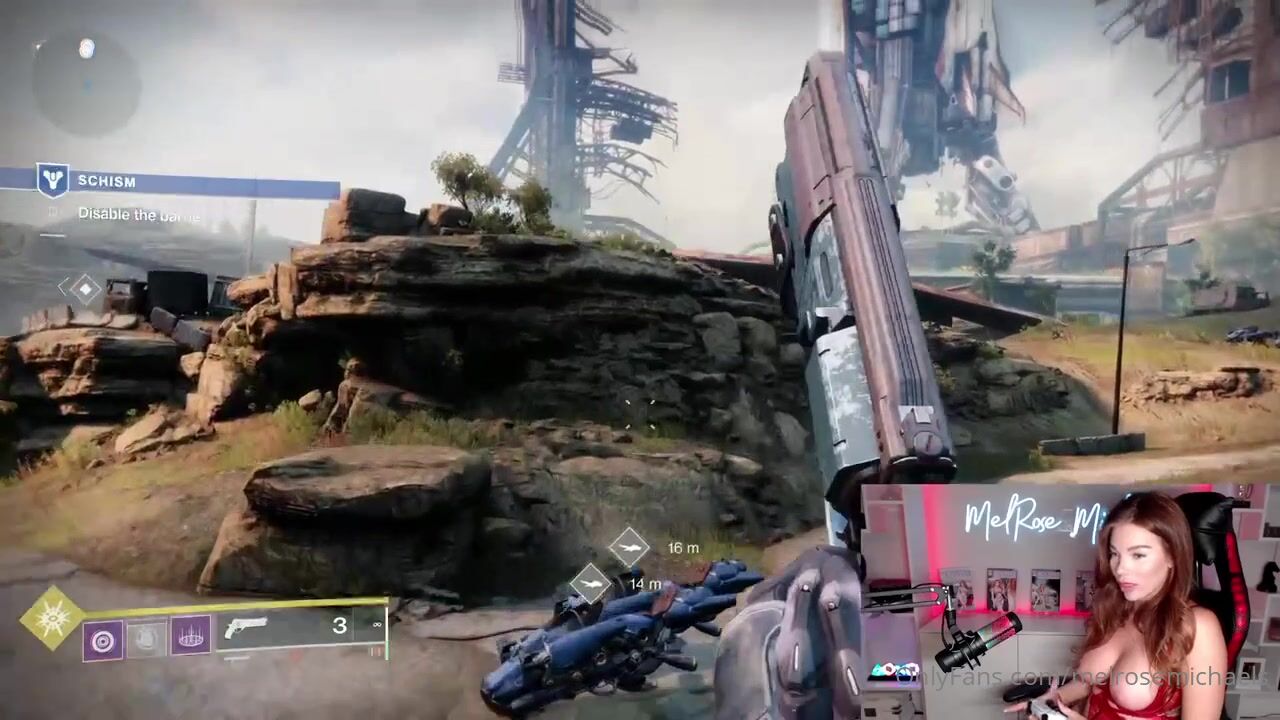1280x720 pixels.
Task: Trigger the greyed-out melee ability icon
Action: [146, 639]
